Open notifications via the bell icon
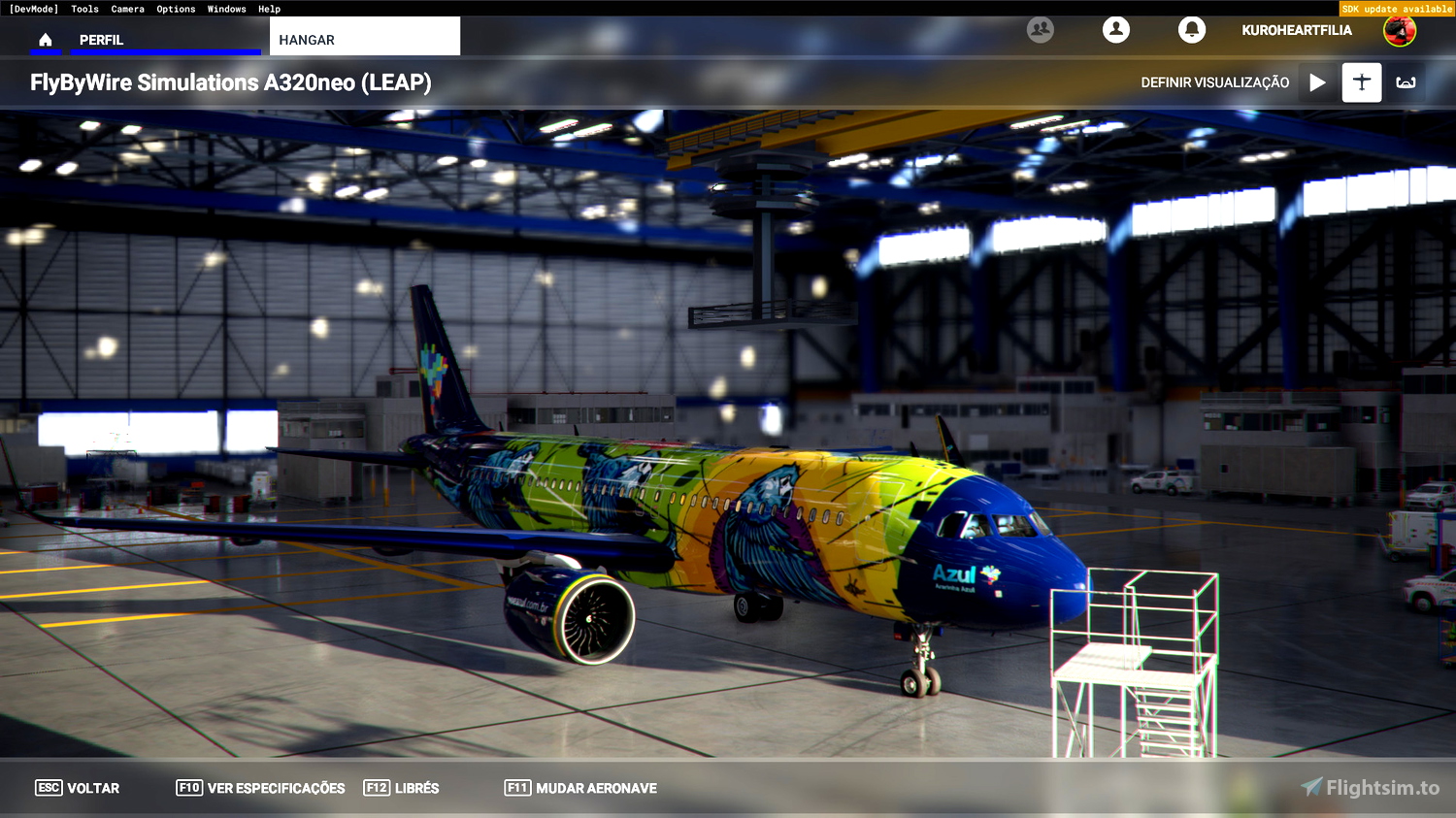 pyautogui.click(x=1192, y=30)
